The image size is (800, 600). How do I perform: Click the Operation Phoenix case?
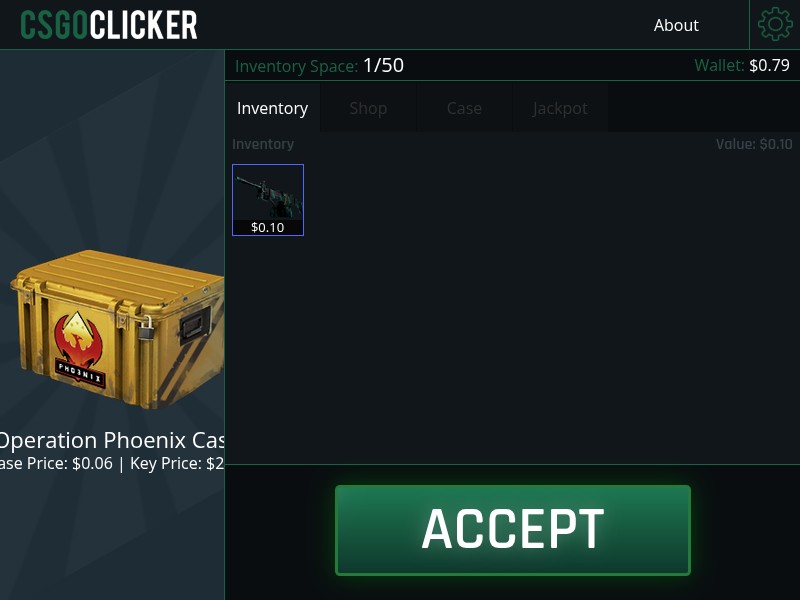click(x=115, y=330)
